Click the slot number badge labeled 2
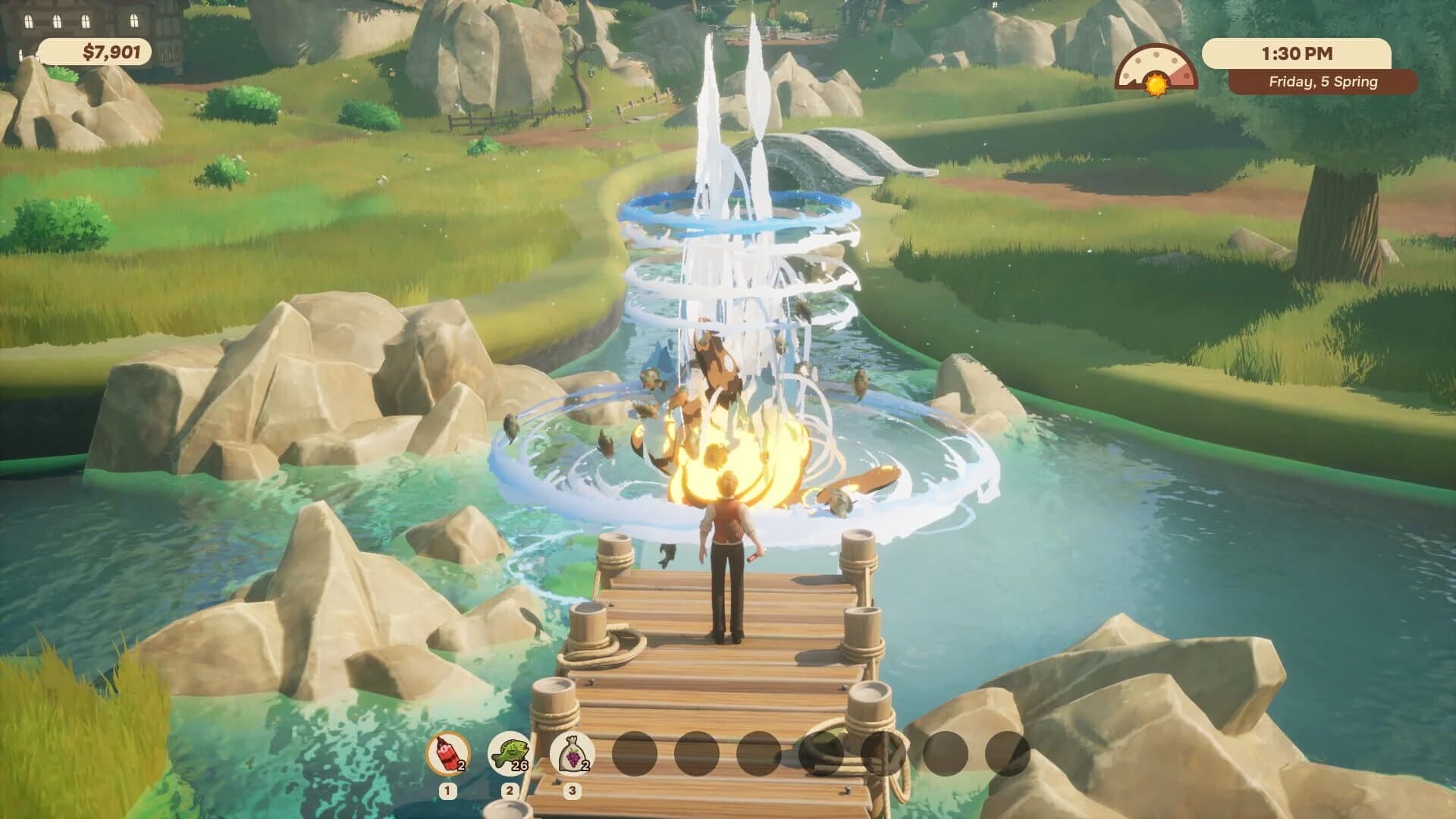Screen dimensions: 1456x819 point(510,791)
